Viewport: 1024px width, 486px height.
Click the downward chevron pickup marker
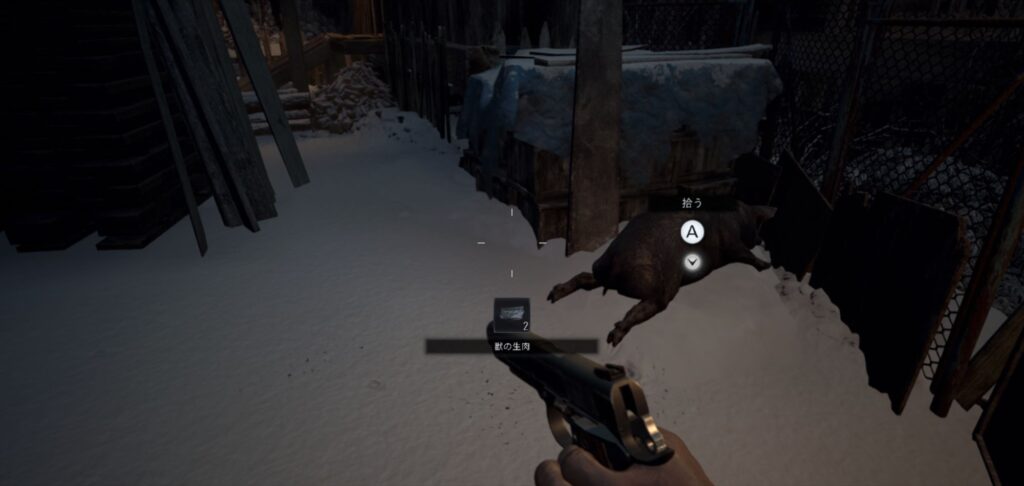692,262
